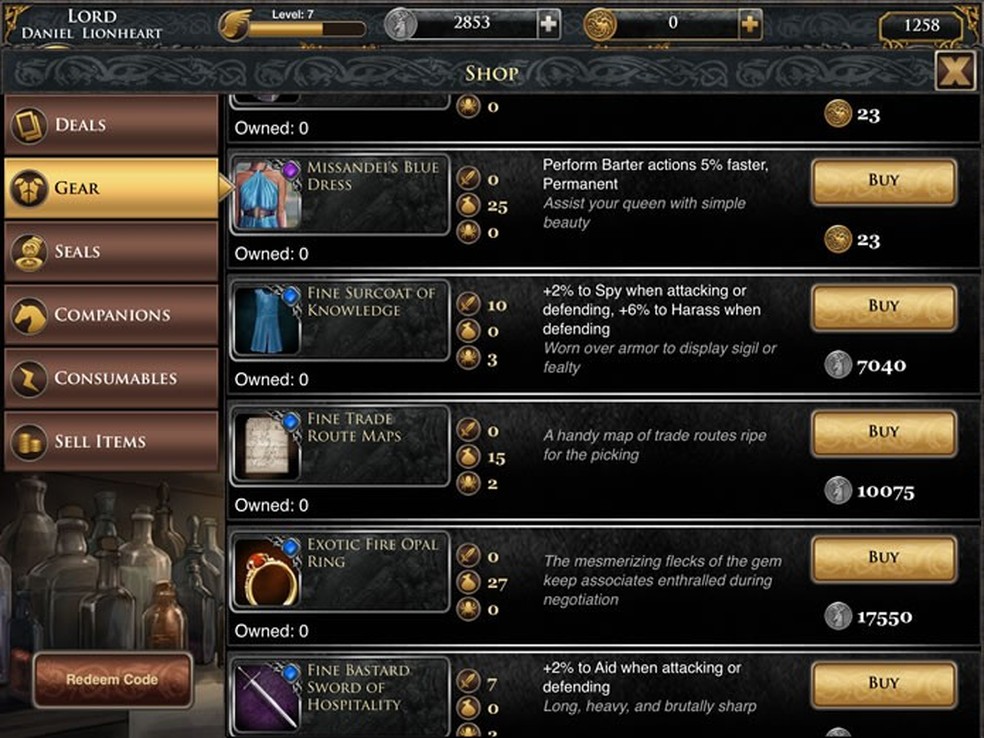The width and height of the screenshot is (984, 738).
Task: Open the Deals shop category
Action: pyautogui.click(x=111, y=125)
